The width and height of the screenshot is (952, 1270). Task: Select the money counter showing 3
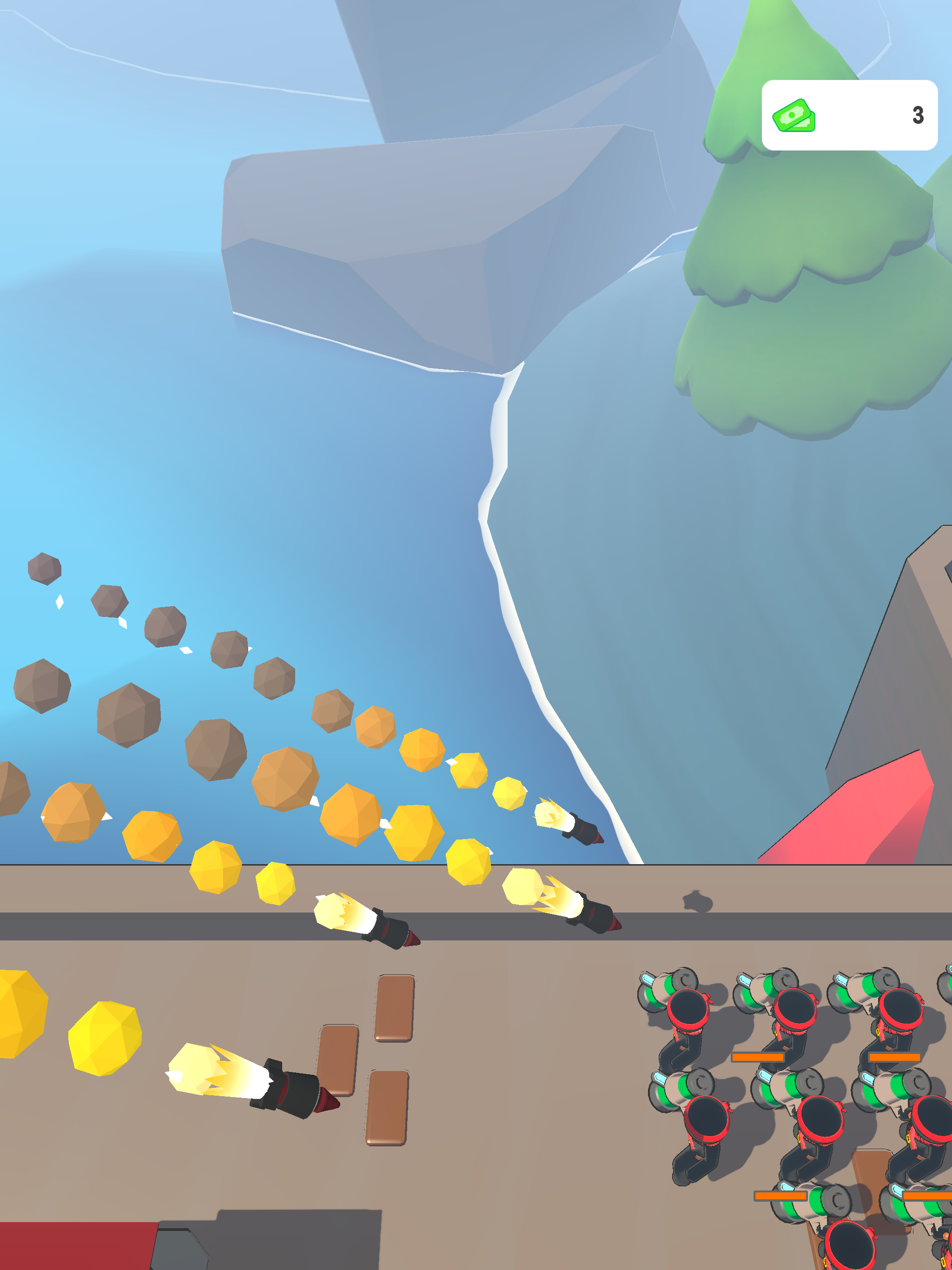(919, 115)
